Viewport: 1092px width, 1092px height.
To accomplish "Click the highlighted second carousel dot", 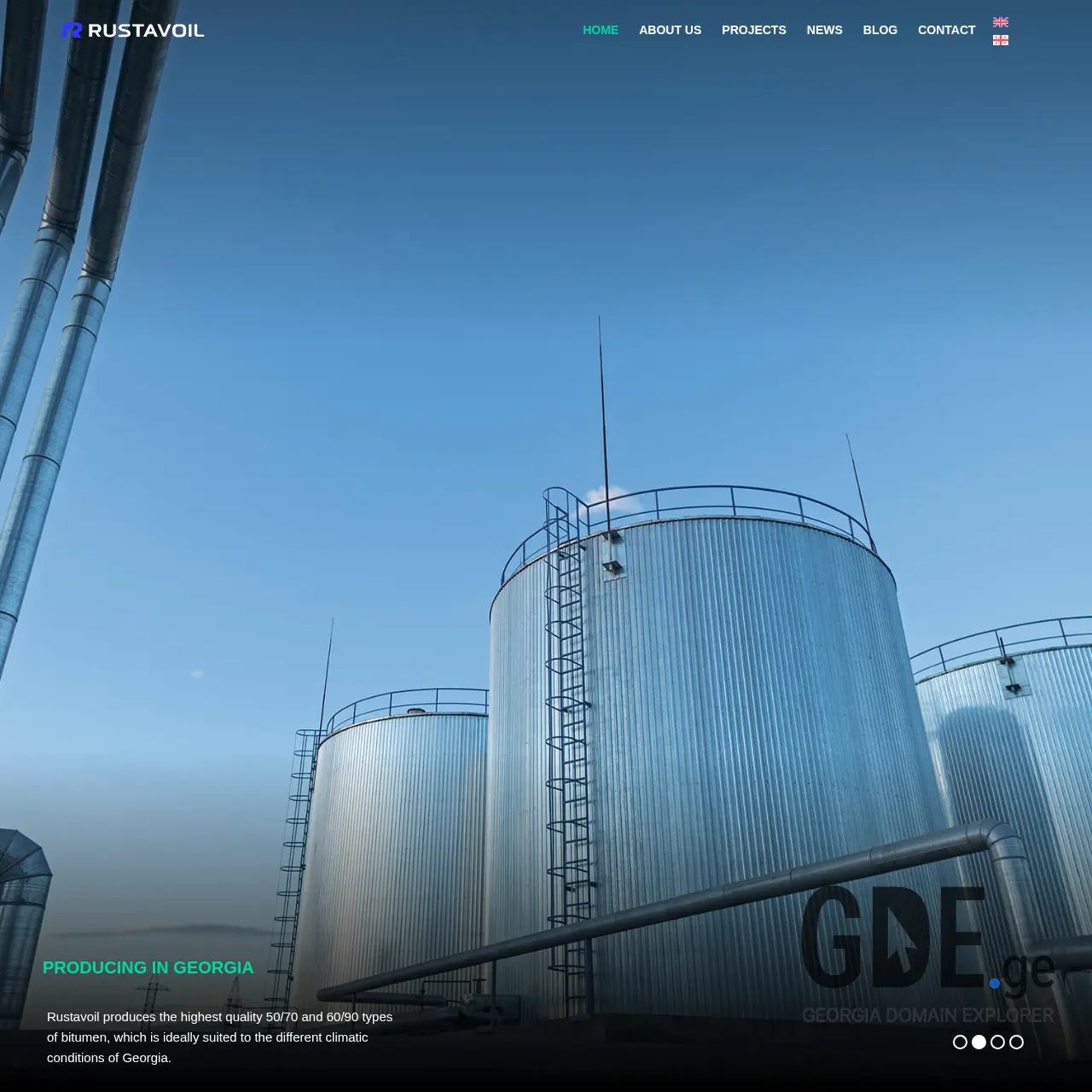I will pos(979,1042).
